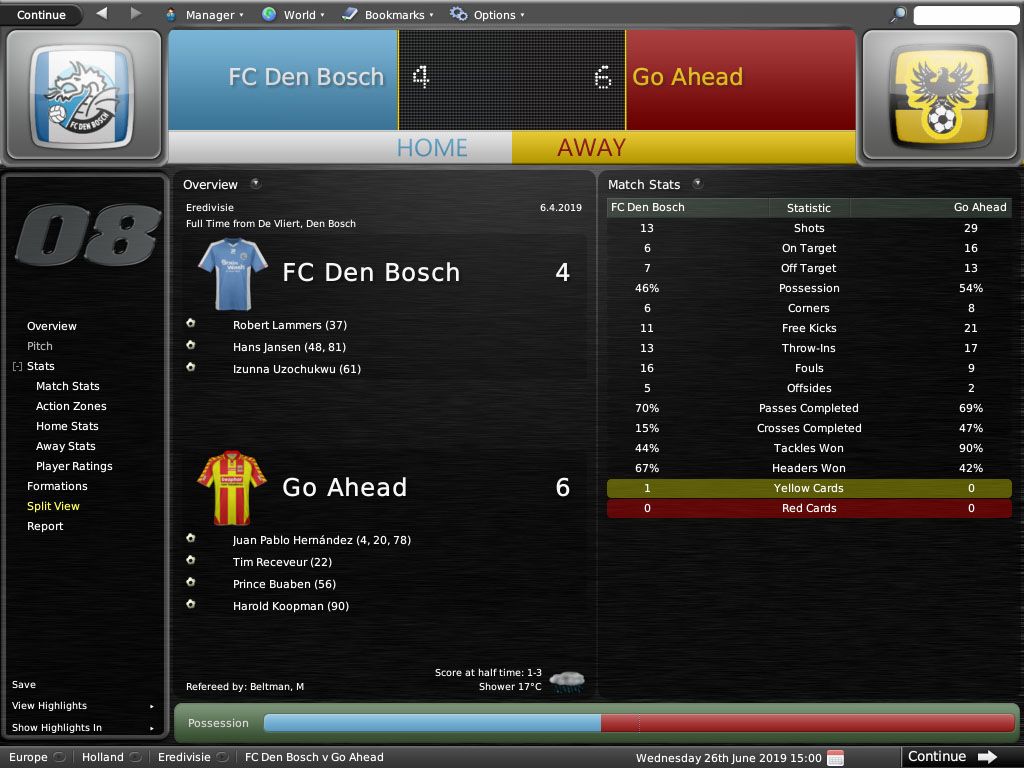1024x768 pixels.
Task: Switch to the HOME team tab
Action: point(432,148)
